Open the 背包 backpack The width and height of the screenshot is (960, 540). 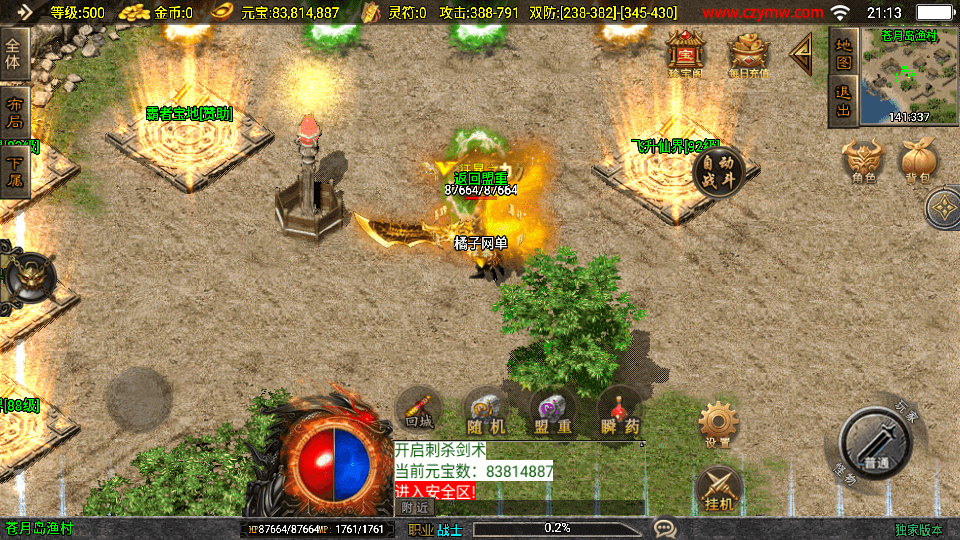click(918, 160)
